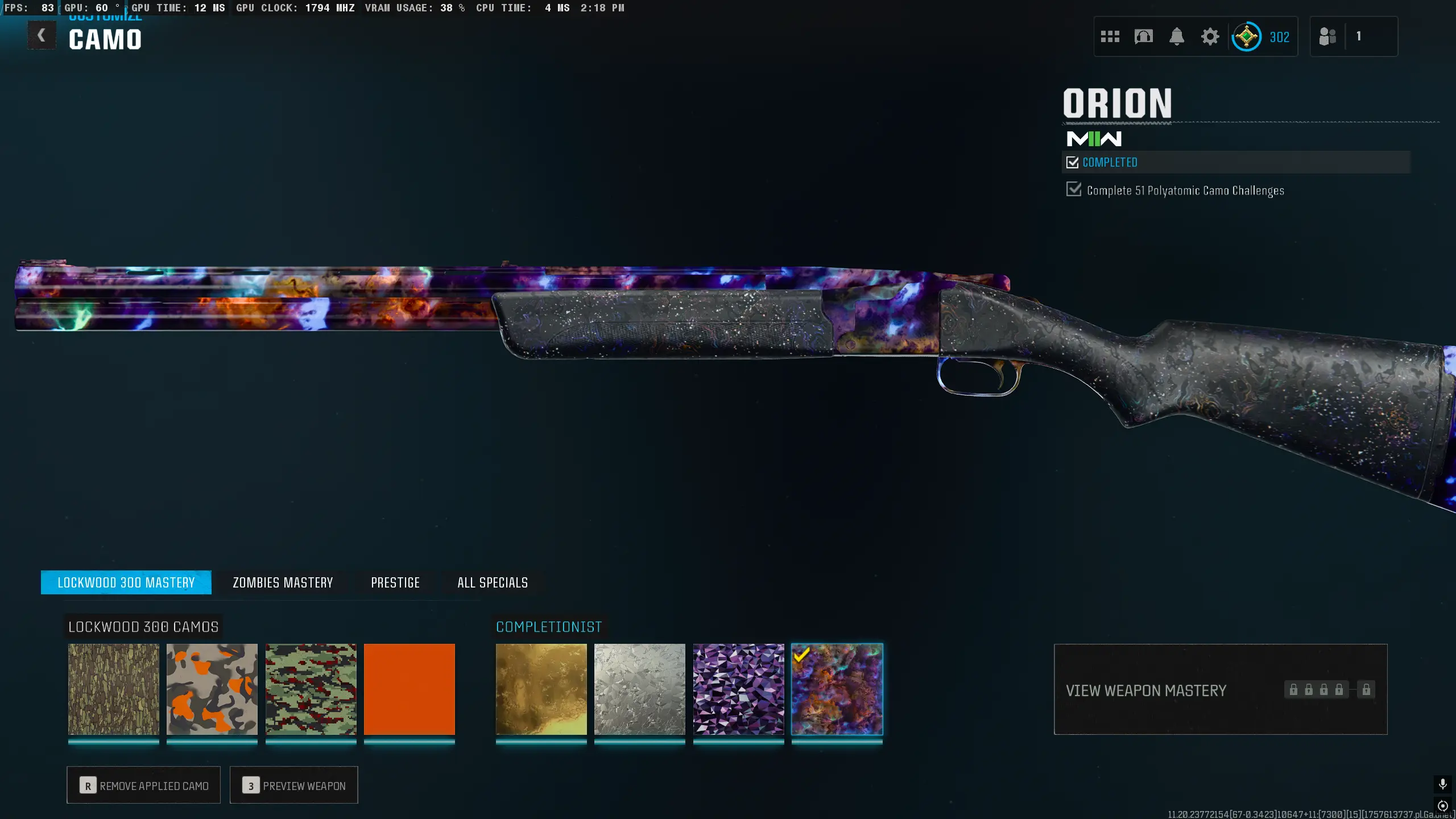Select the gold completionist camo
The height and width of the screenshot is (819, 1456).
click(541, 689)
